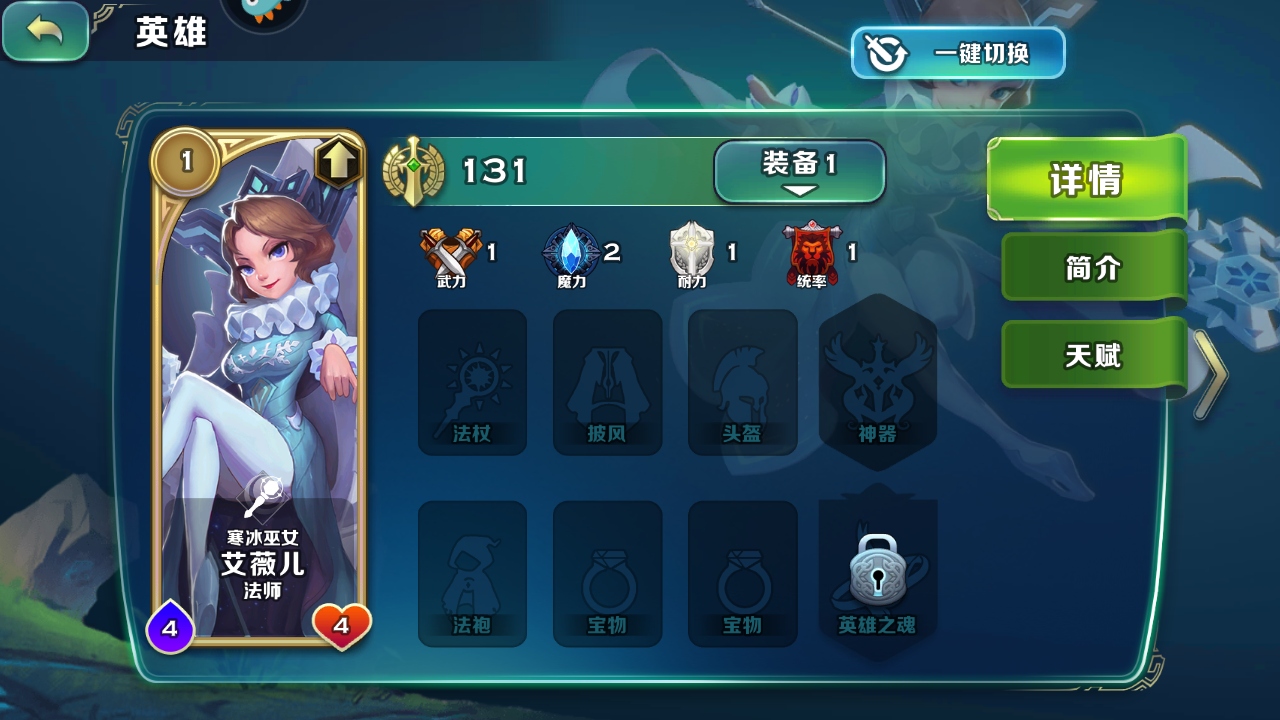Select the 头盔 helmet equipment slot
Viewport: 1280px width, 720px height.
[742, 382]
